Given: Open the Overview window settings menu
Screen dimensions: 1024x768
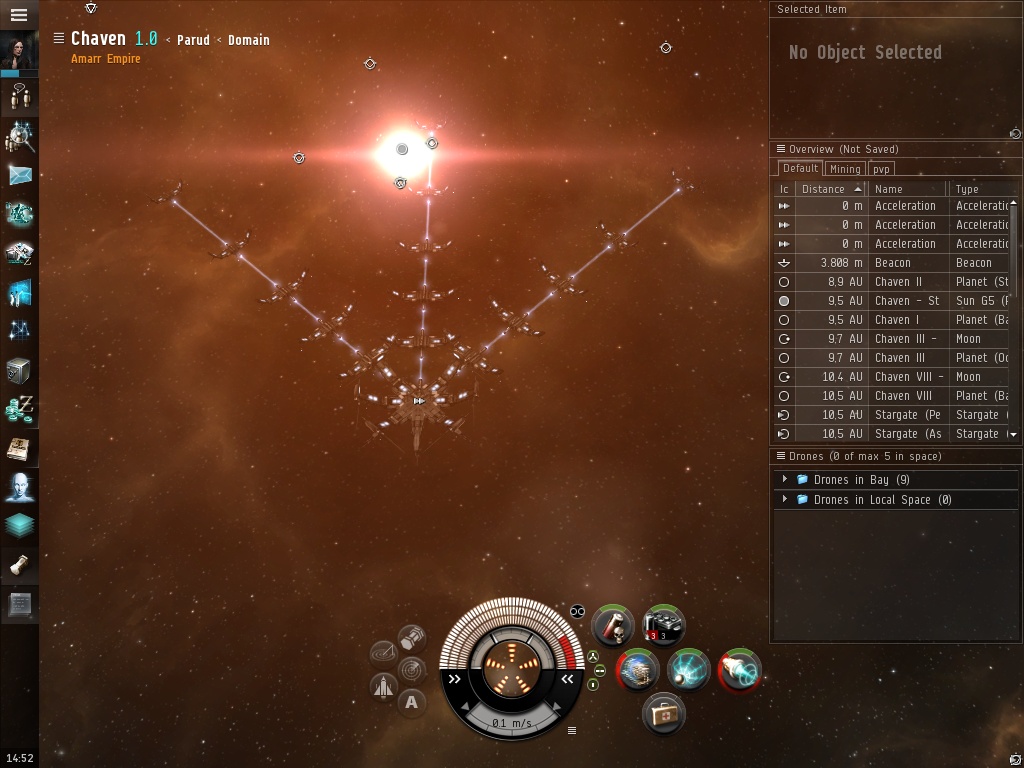Looking at the screenshot, I should (x=781, y=149).
